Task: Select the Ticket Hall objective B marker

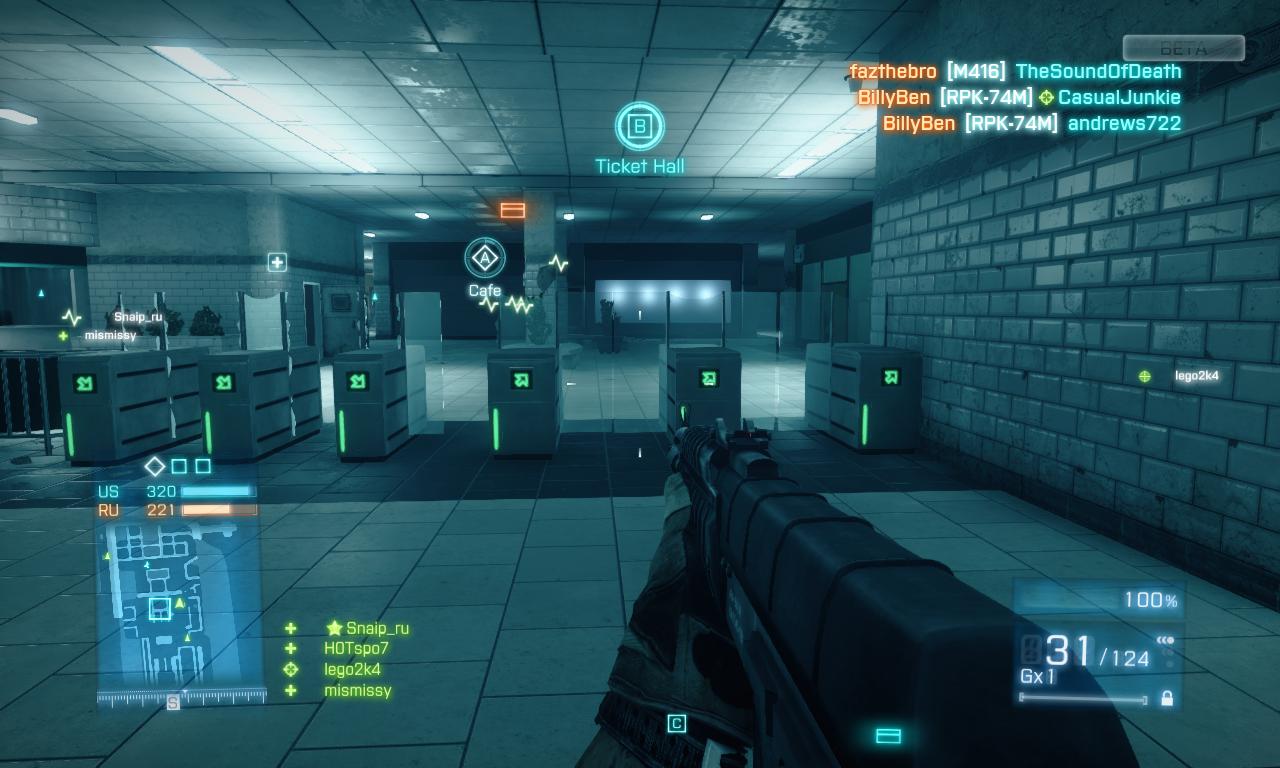Action: (x=640, y=126)
